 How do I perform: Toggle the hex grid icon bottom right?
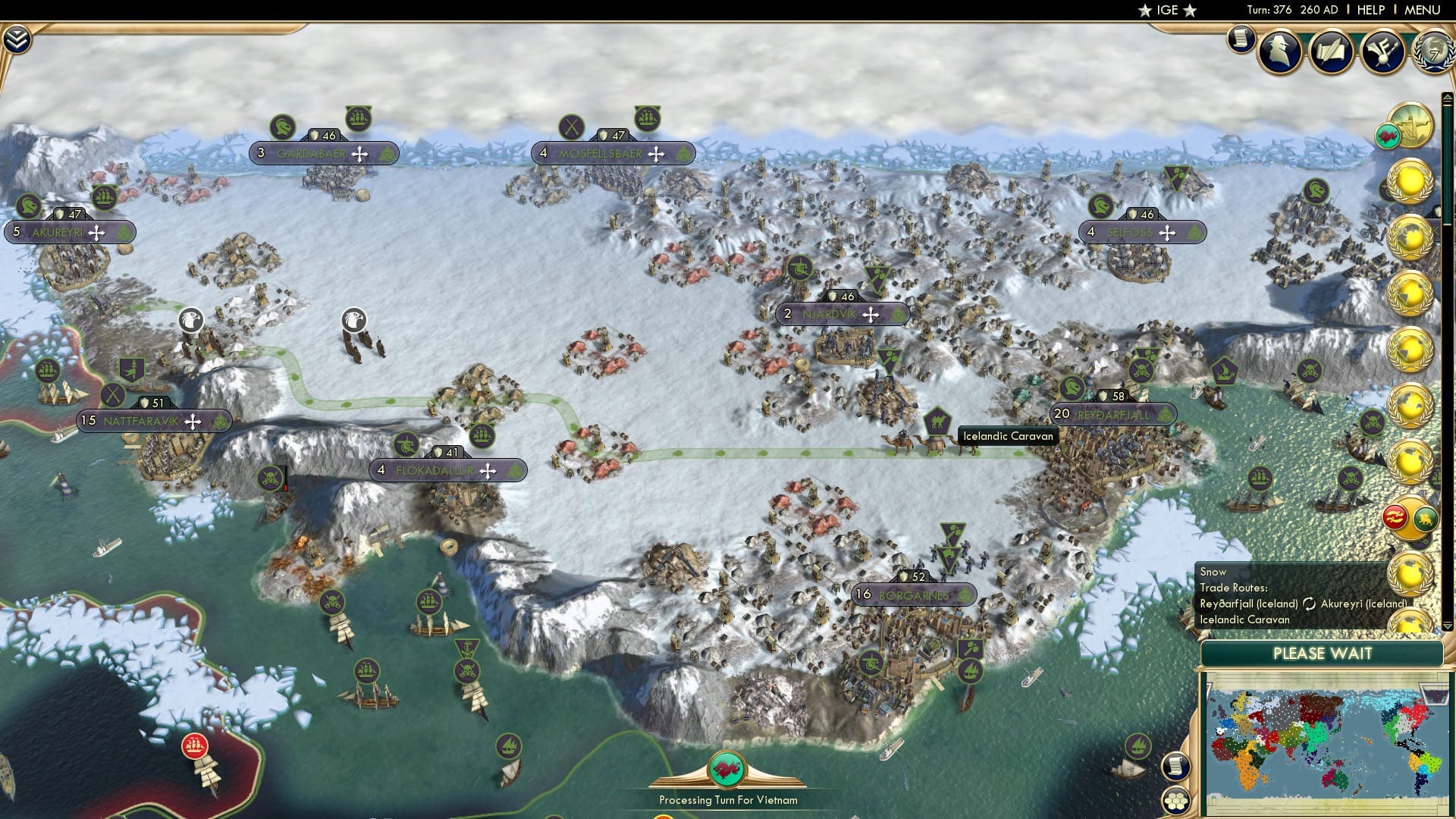1175,801
